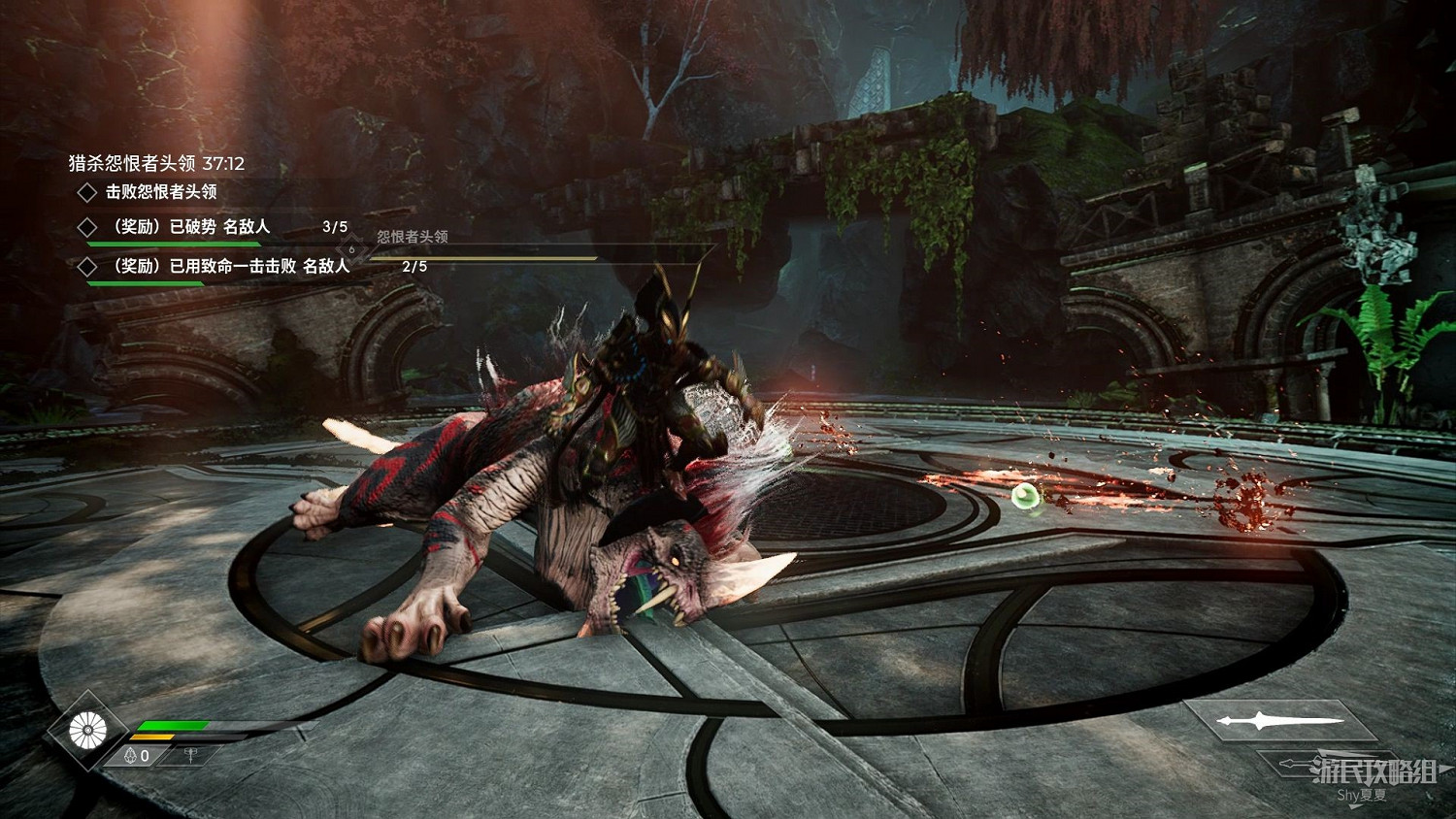Screen dimensions: 1456x819
Task: Select the 已用致命一击击败 bonus objective
Action: click(x=231, y=266)
